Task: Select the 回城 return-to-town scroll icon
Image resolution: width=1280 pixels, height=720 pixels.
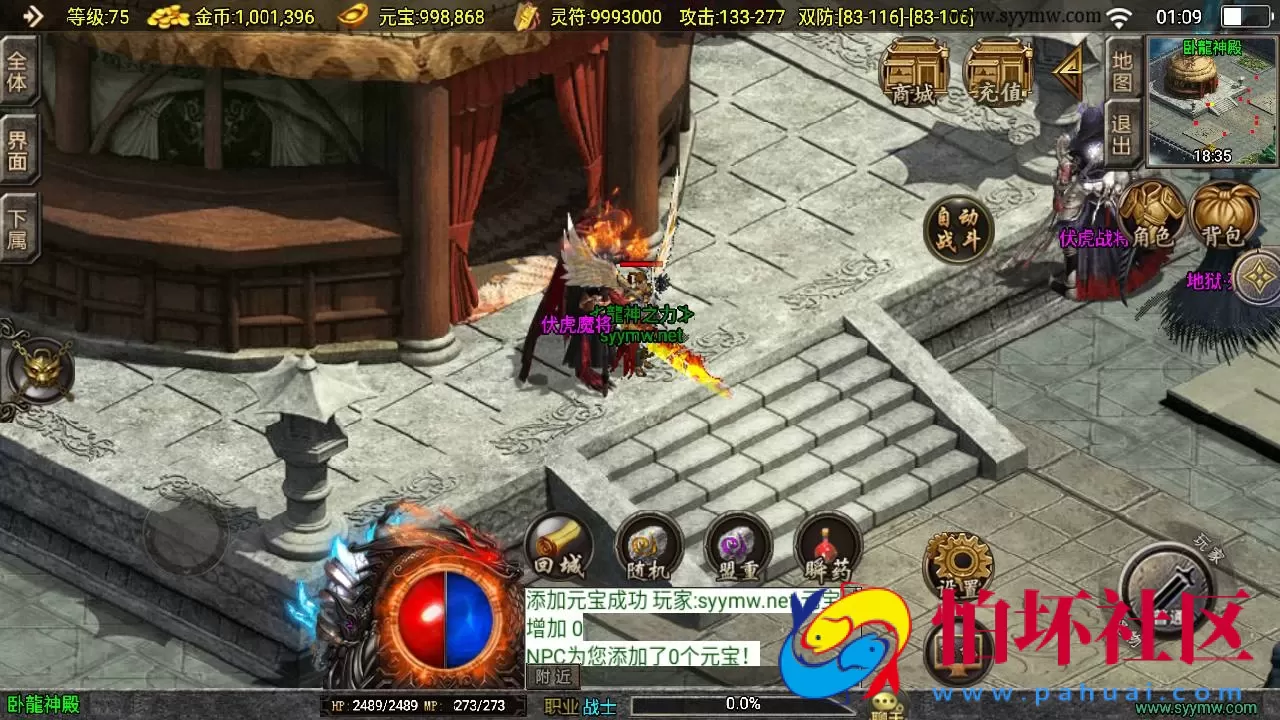Action: (558, 545)
